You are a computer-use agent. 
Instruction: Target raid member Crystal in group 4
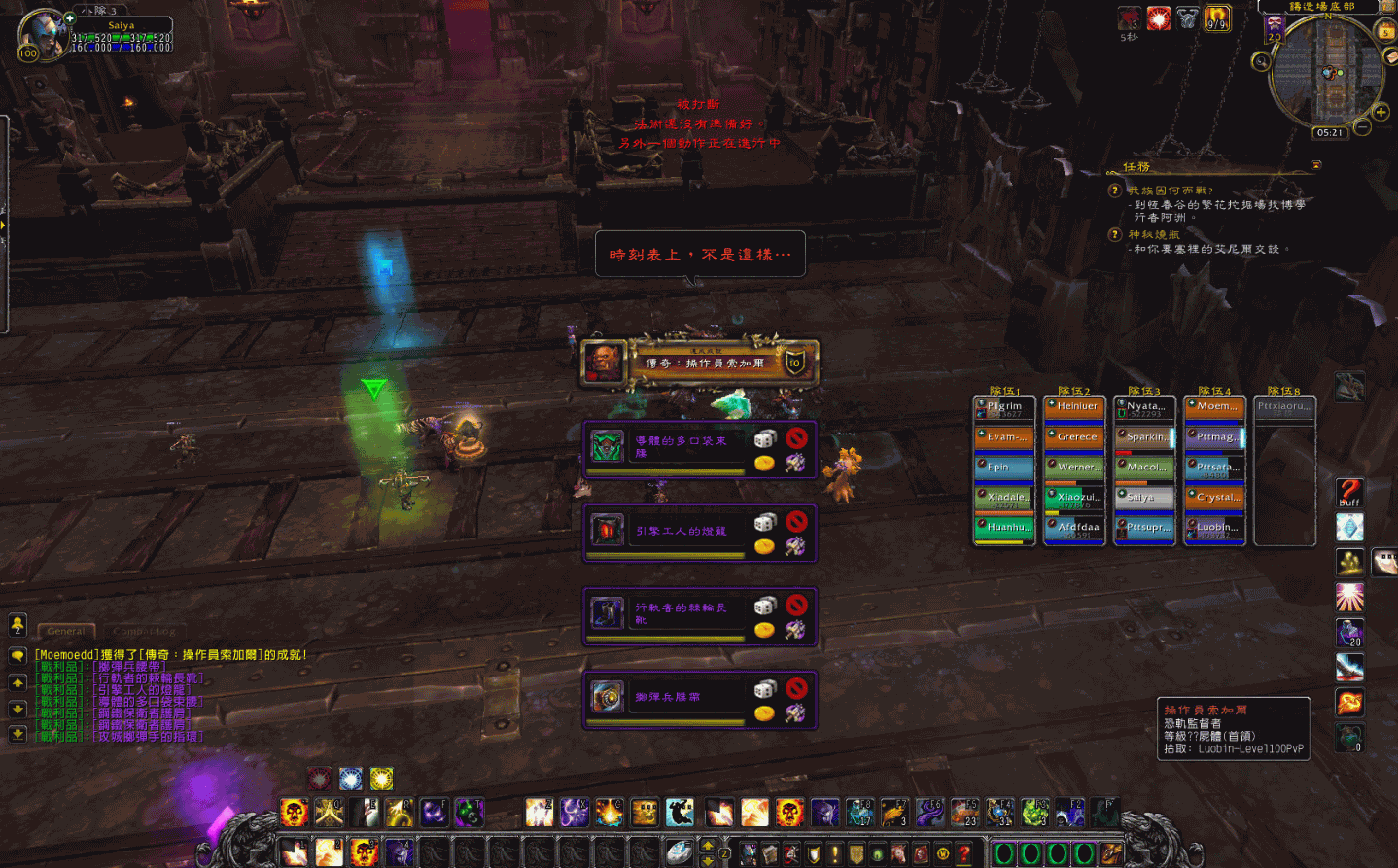point(1214,499)
